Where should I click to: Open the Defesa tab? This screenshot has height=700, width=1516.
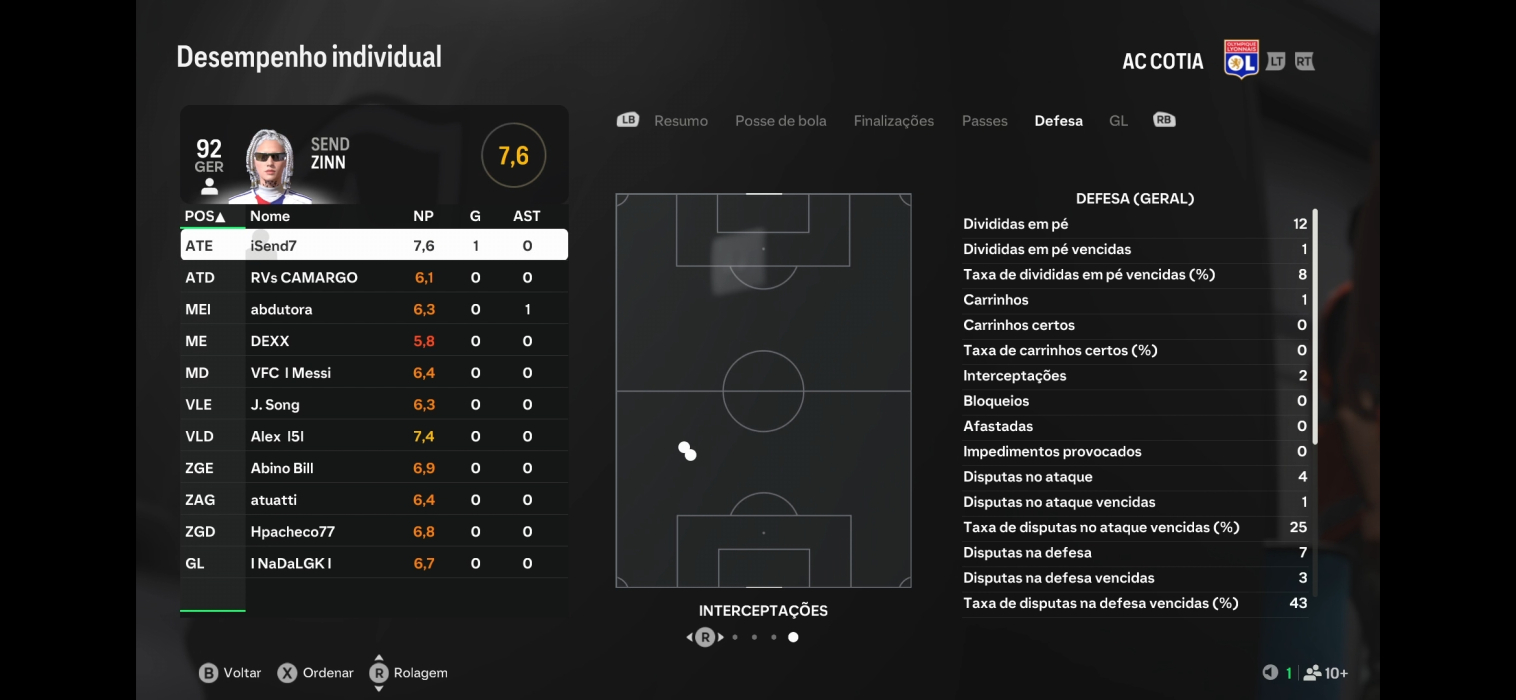1058,121
